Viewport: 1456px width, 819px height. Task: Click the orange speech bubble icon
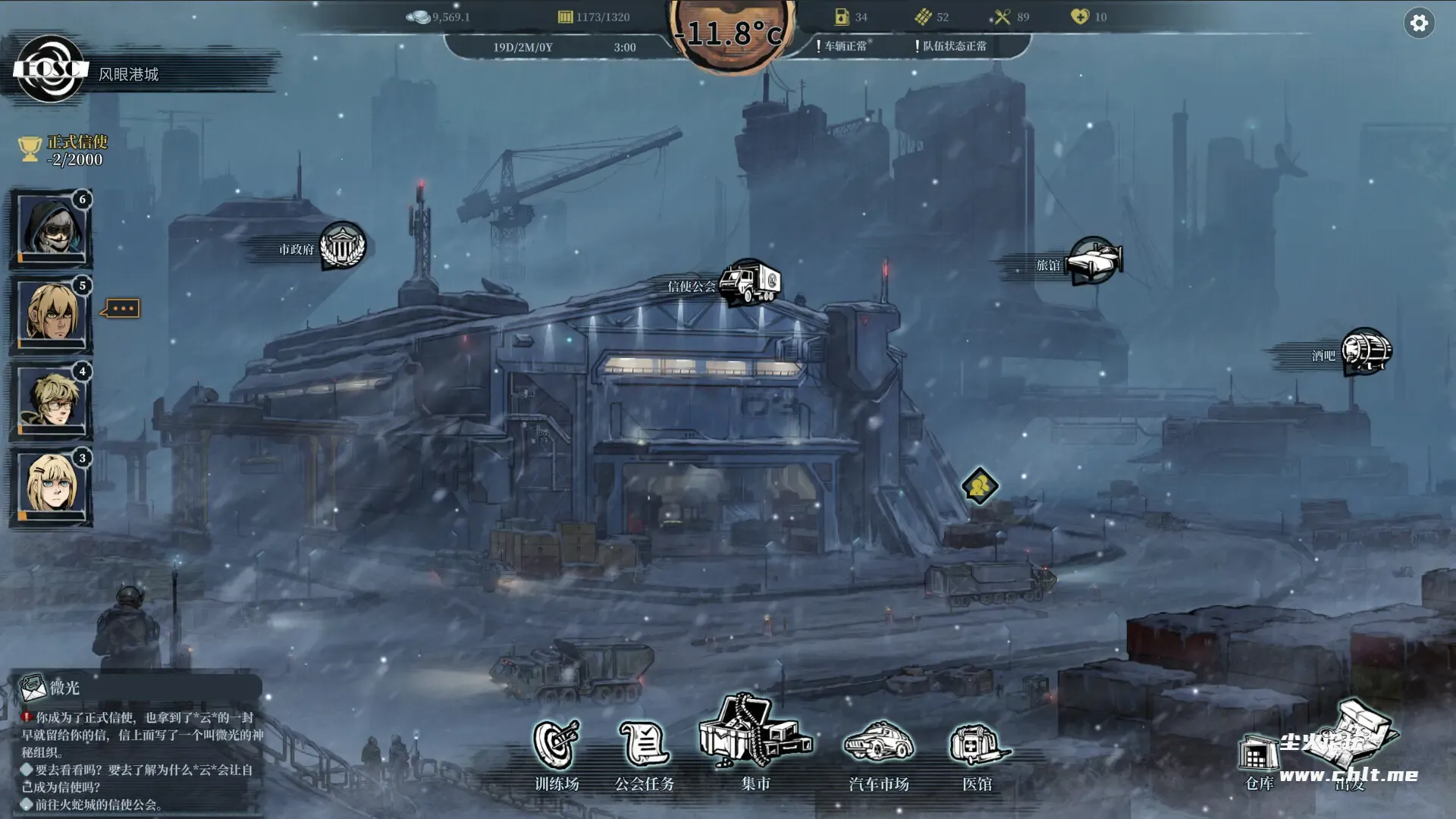click(x=122, y=309)
